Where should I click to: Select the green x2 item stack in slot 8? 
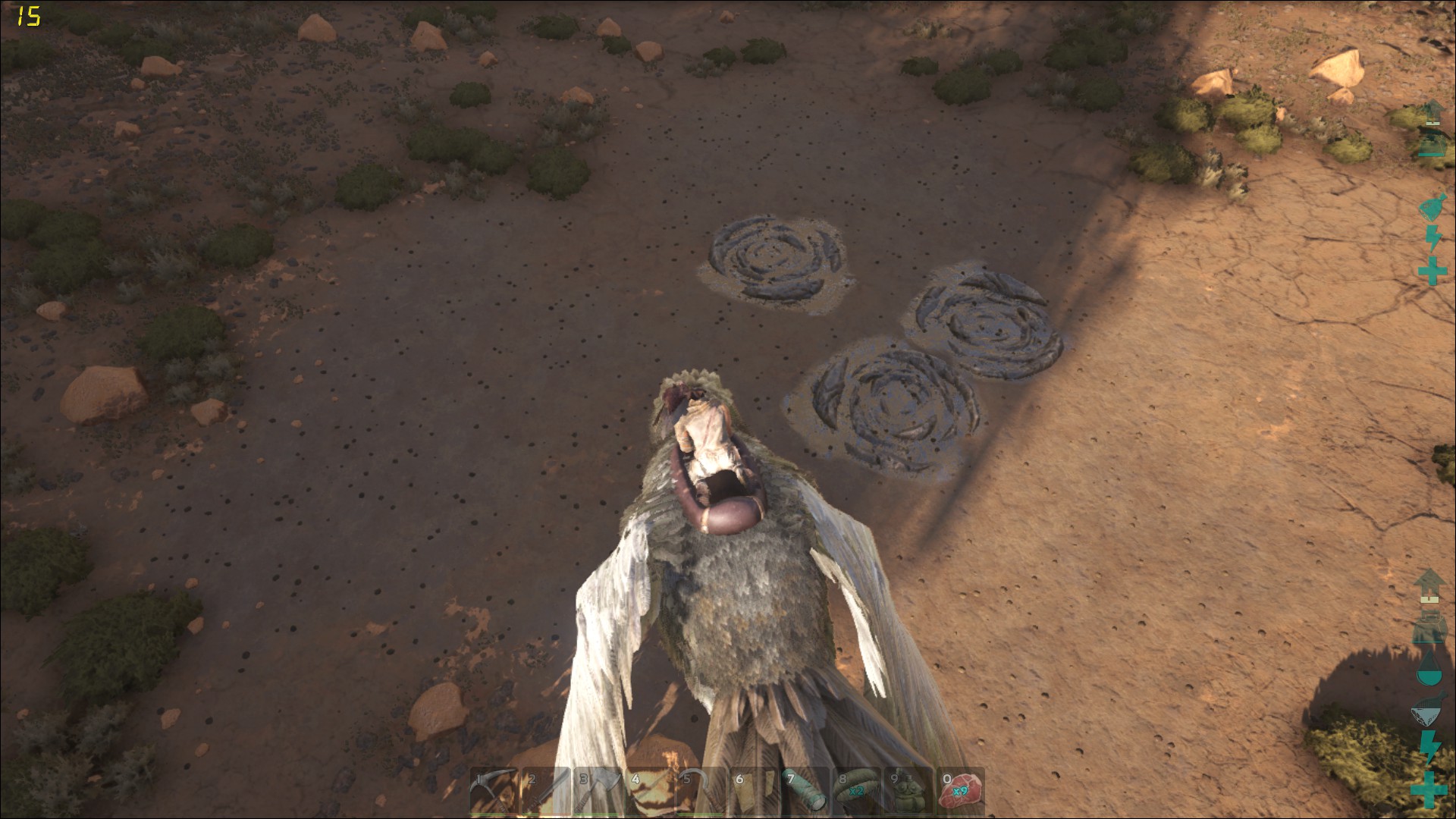coord(856,792)
